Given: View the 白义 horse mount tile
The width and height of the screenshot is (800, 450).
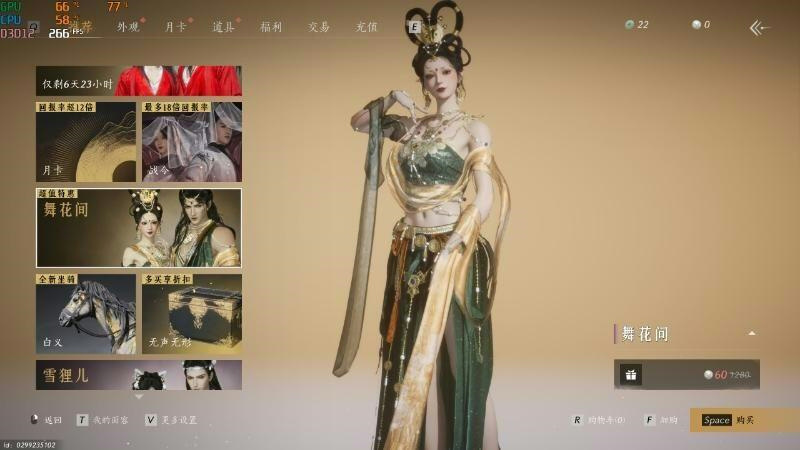Looking at the screenshot, I should pos(86,313).
